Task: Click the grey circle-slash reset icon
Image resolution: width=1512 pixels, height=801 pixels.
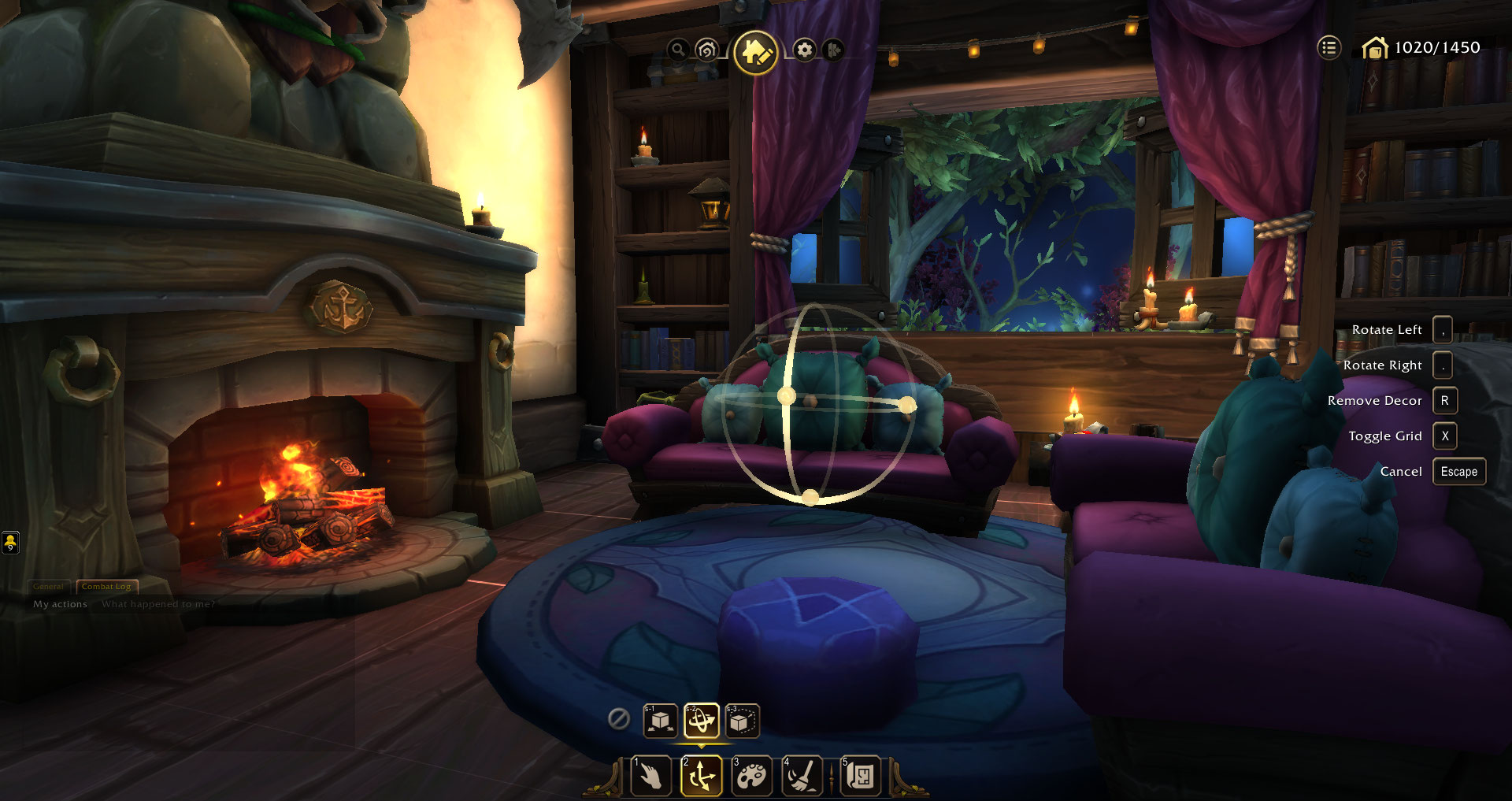Action: pos(619,718)
